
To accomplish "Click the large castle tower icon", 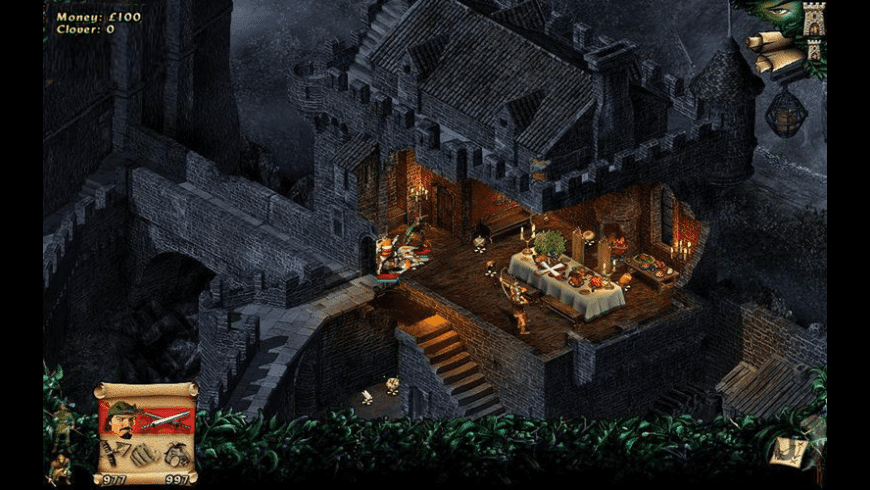I will (x=813, y=19).
